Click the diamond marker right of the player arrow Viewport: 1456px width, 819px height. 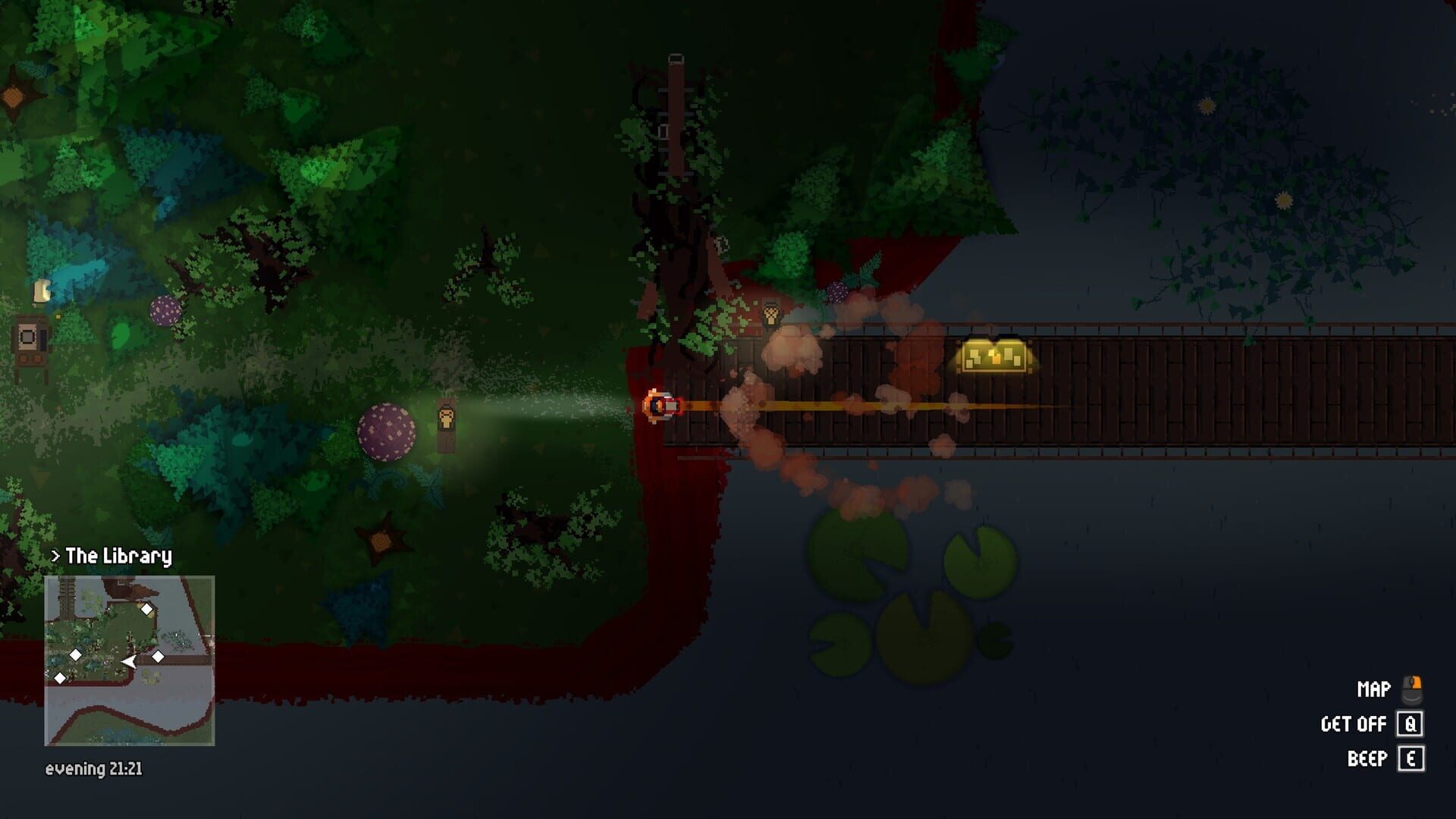pos(158,657)
